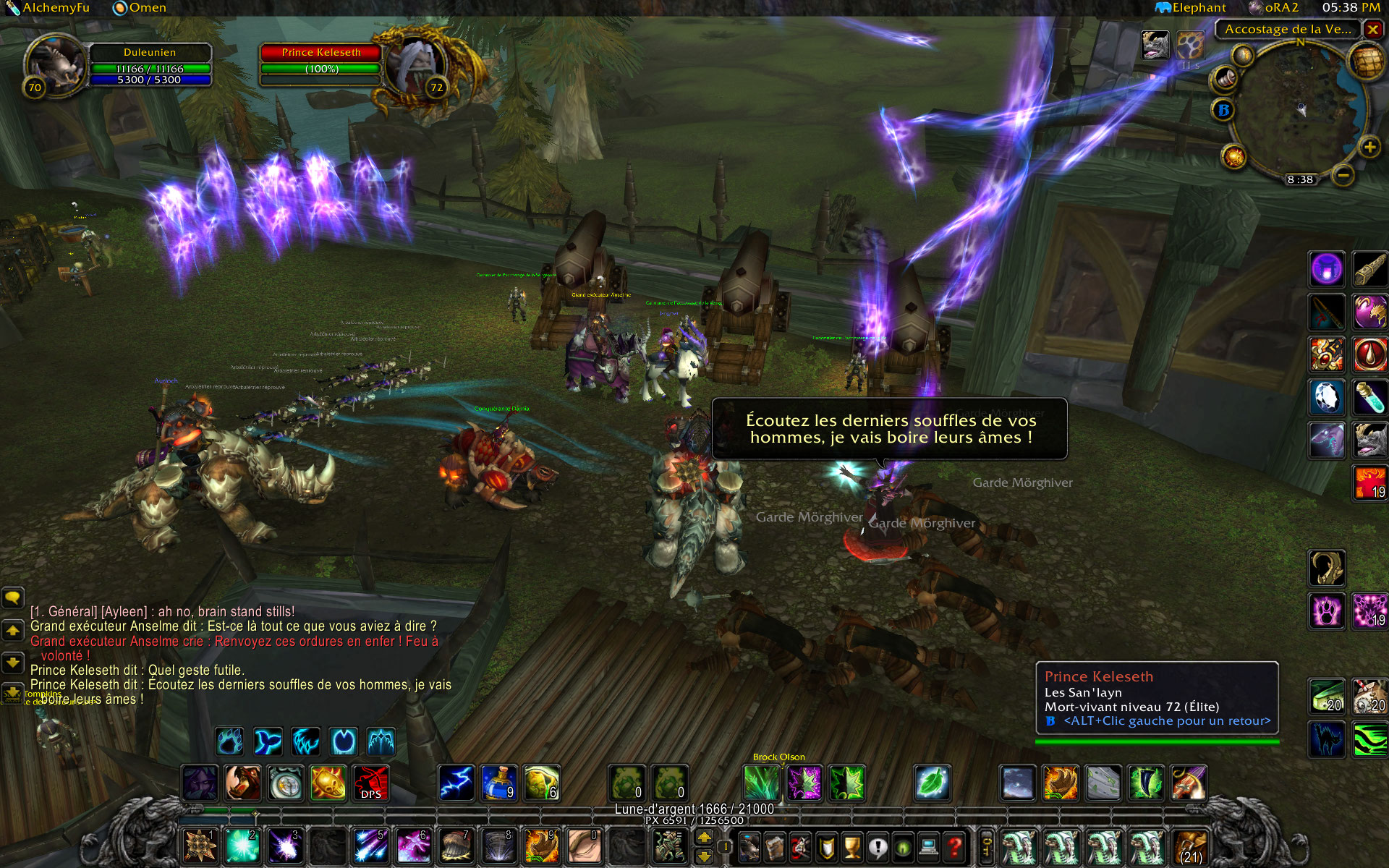The width and height of the screenshot is (1389, 868).
Task: Open the Omen threat meter
Action: pyautogui.click(x=140, y=8)
